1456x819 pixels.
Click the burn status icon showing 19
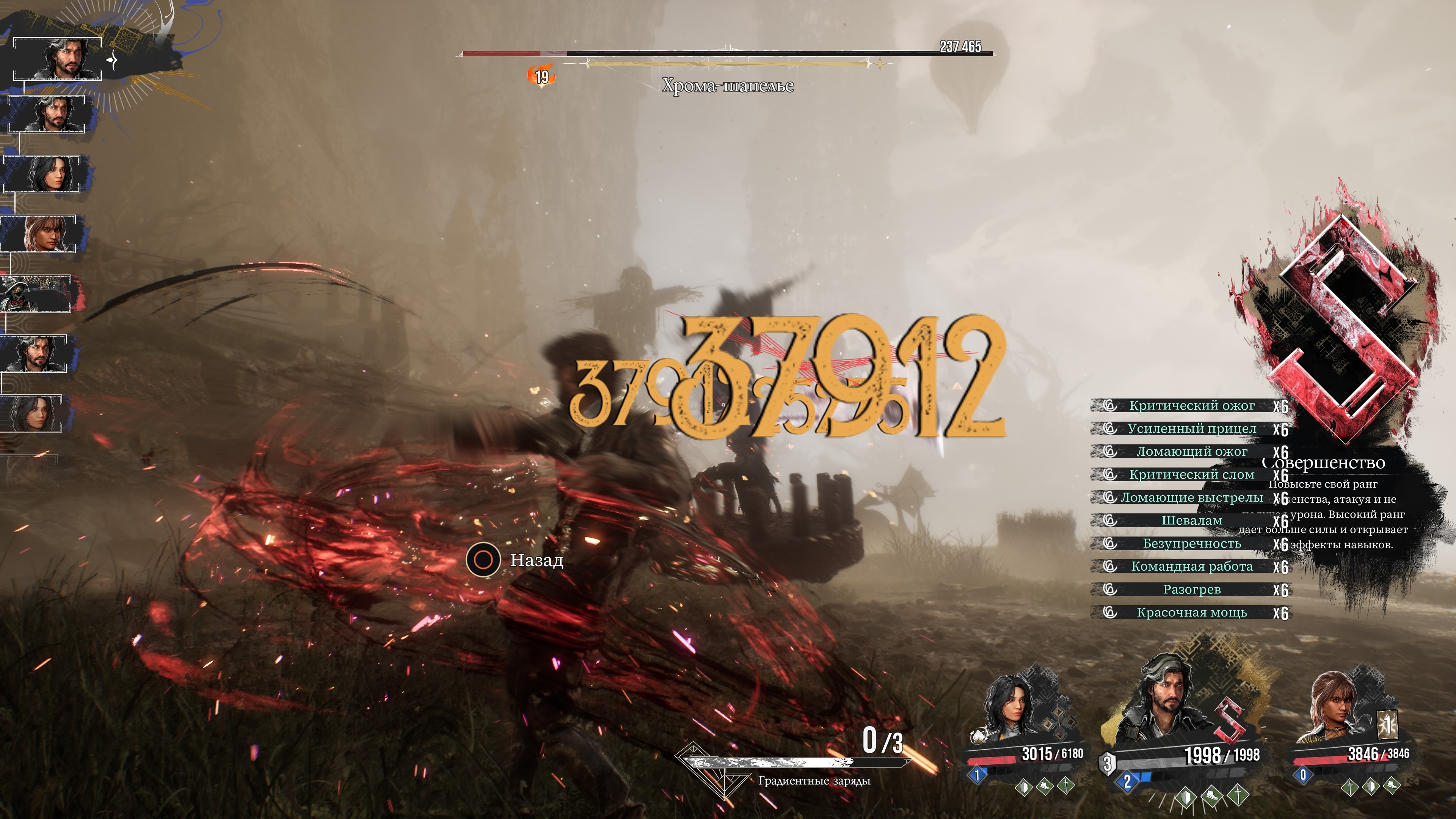541,77
